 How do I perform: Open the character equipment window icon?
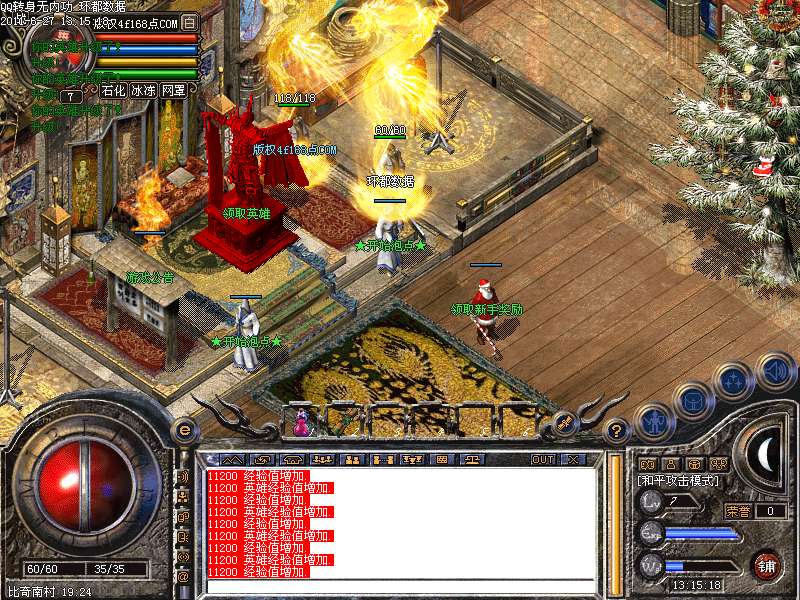pyautogui.click(x=654, y=422)
